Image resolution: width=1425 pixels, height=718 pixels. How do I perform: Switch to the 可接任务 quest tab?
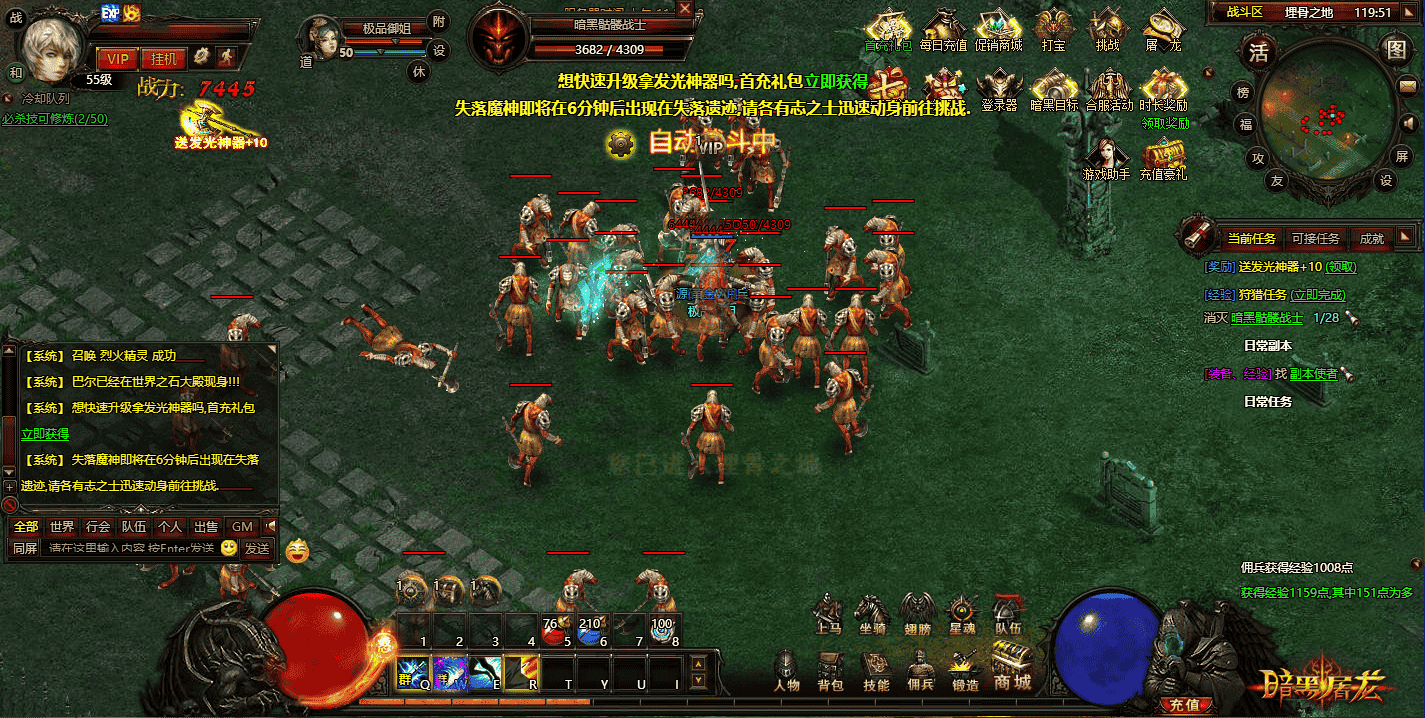[x=1315, y=238]
